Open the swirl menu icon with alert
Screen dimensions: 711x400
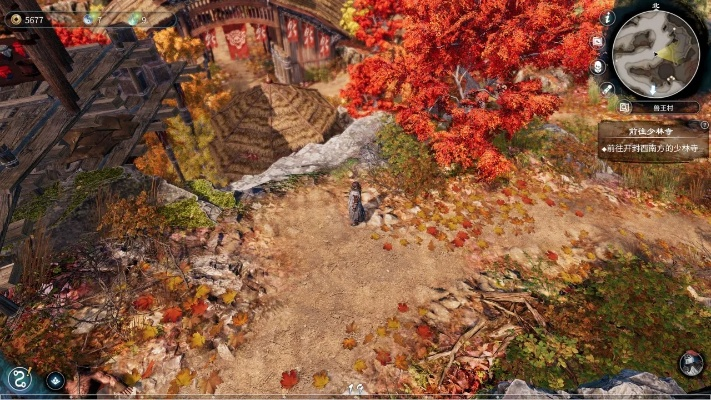(x=18, y=378)
